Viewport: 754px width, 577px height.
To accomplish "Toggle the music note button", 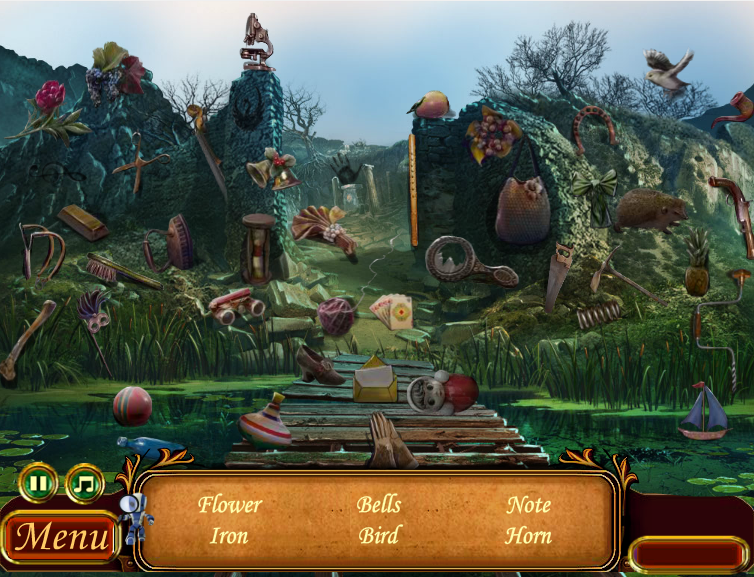I will (x=85, y=484).
